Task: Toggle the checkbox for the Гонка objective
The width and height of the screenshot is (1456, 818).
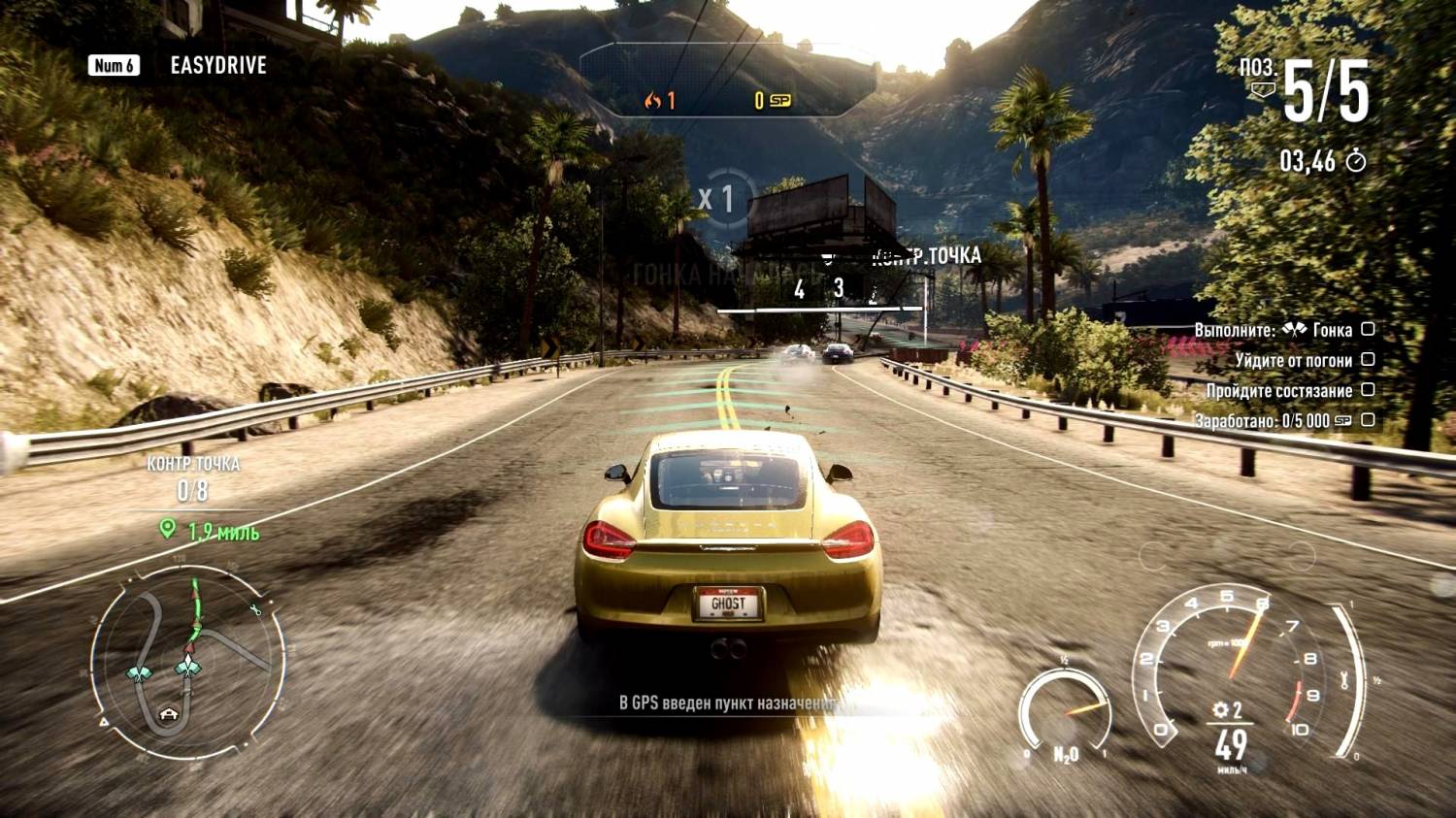Action: [x=1368, y=329]
